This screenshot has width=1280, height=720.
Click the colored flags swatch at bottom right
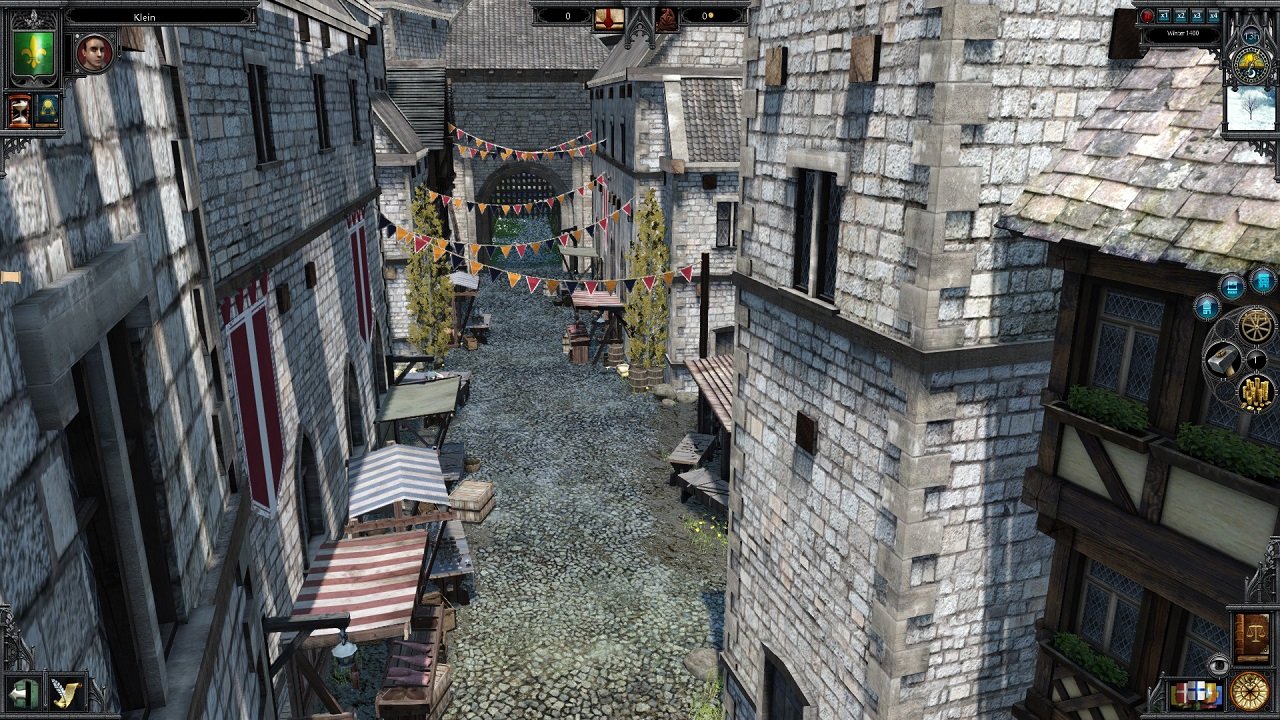pyautogui.click(x=1198, y=691)
